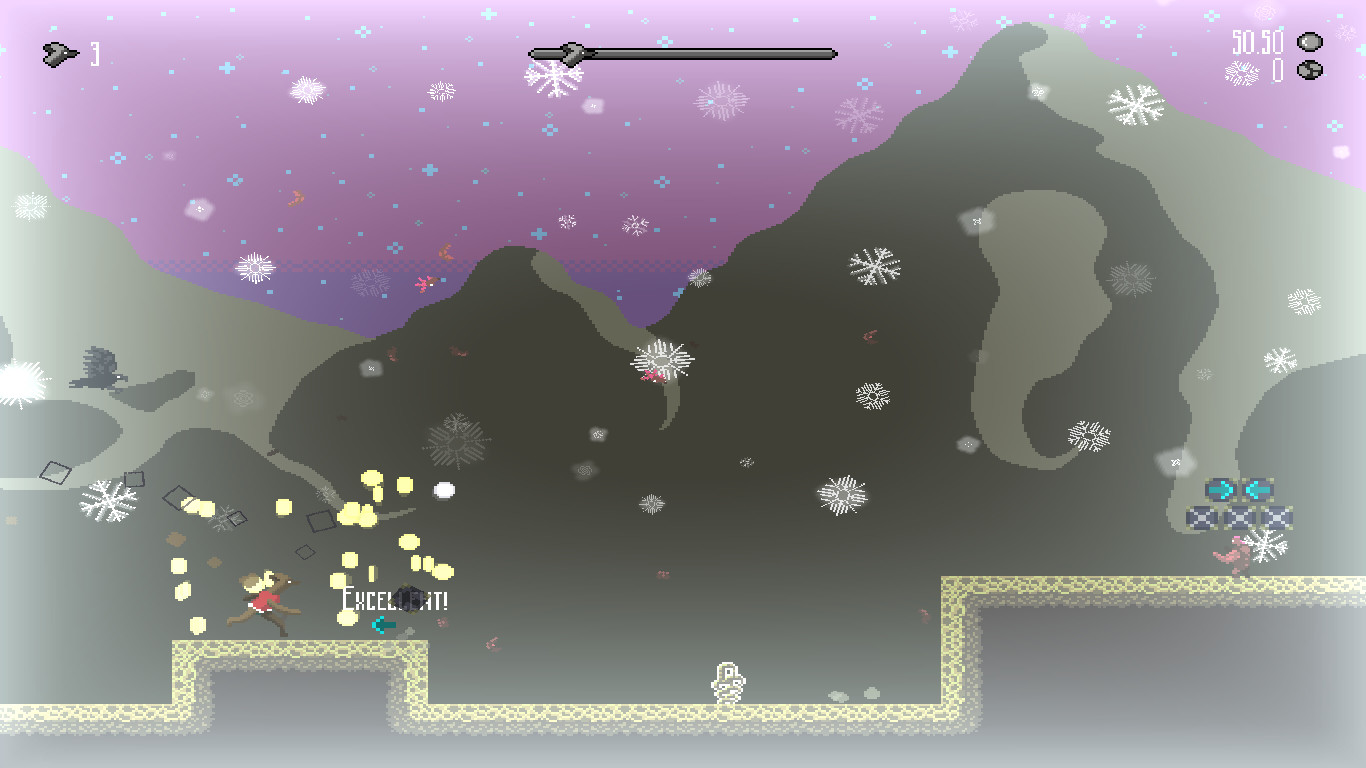The width and height of the screenshot is (1366, 768).
Task: Select the lives counter number 3
Action: [96, 52]
